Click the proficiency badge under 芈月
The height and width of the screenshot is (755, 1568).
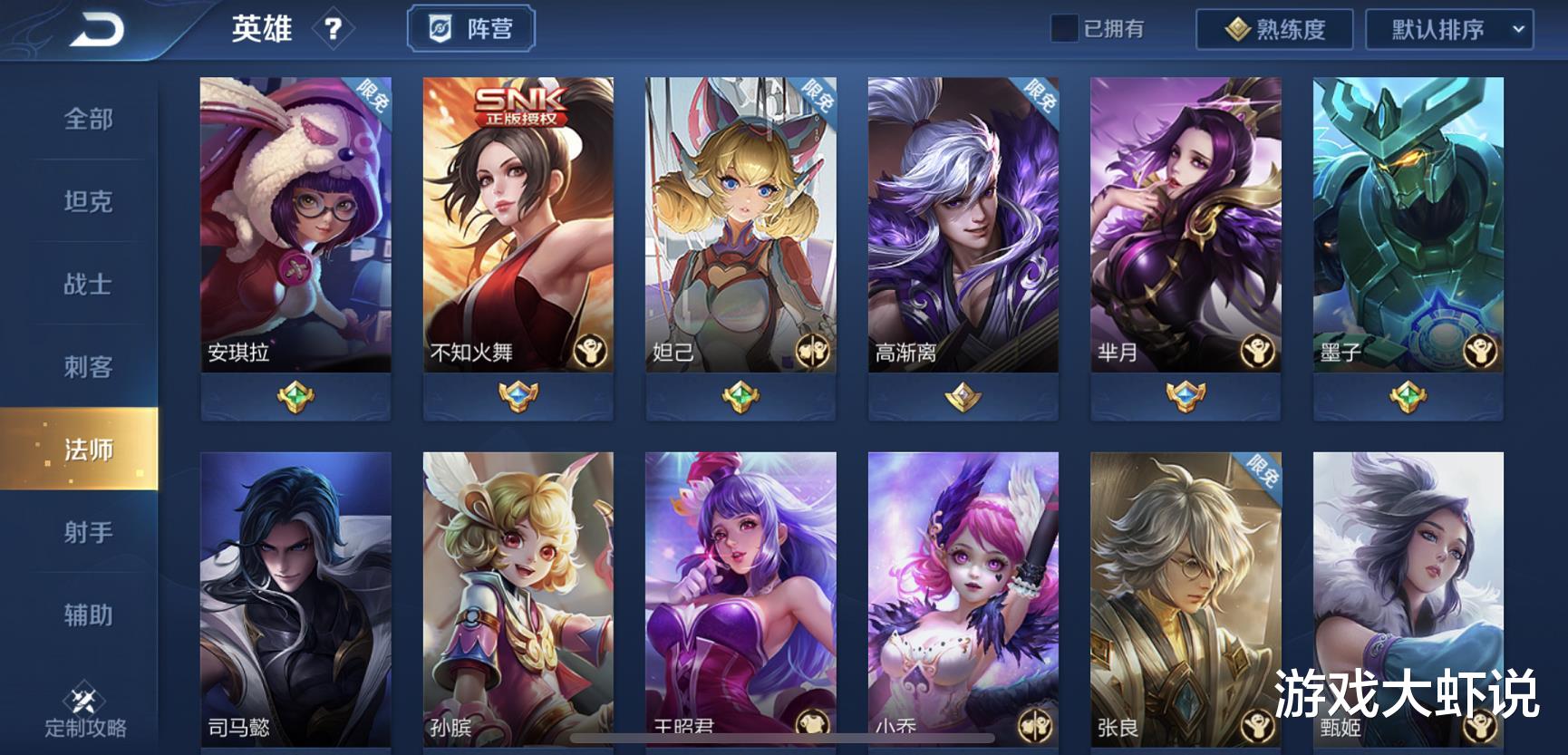(1183, 394)
